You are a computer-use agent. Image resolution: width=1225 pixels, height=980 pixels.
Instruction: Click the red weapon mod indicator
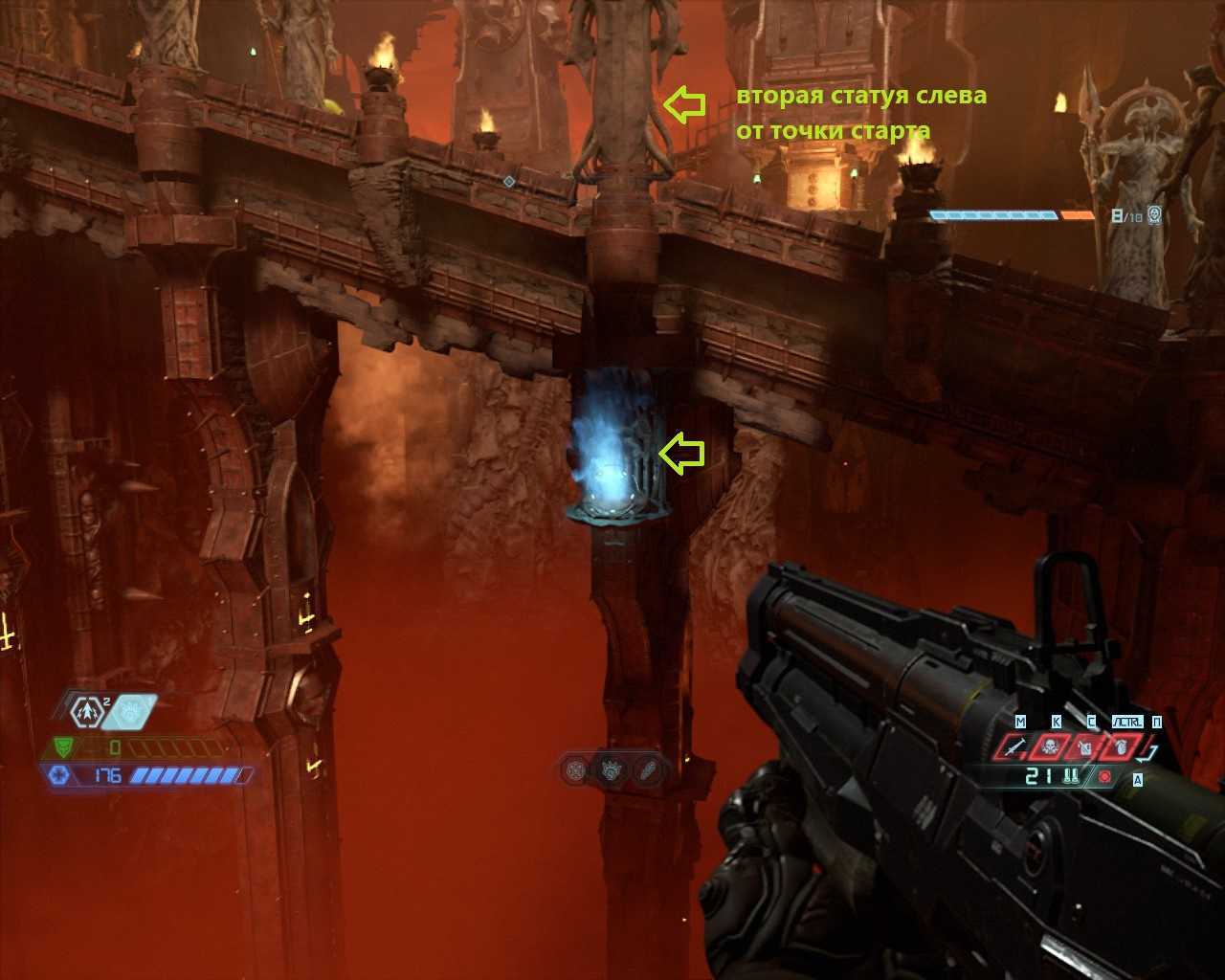click(1106, 776)
